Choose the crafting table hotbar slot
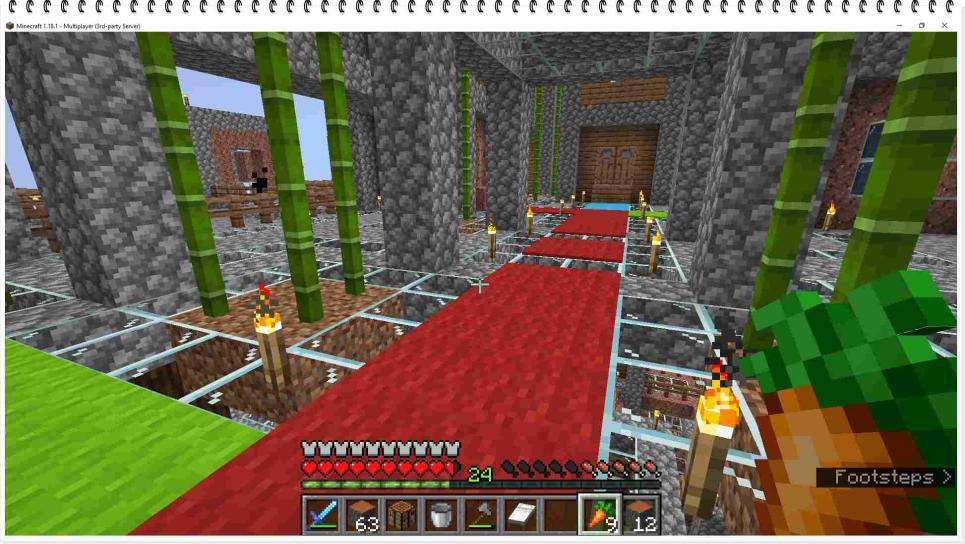 tap(401, 514)
